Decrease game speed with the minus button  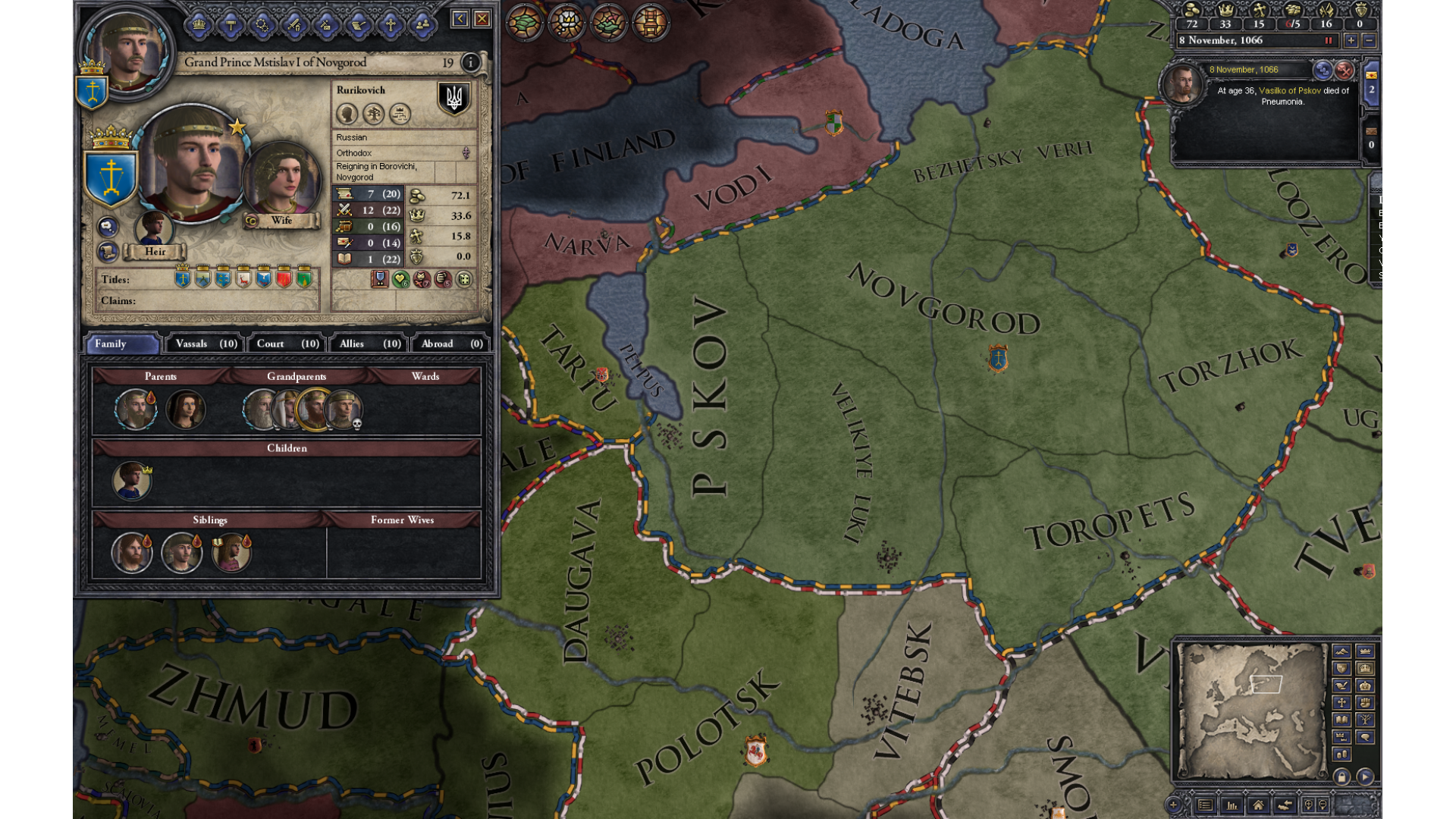coord(1369,41)
